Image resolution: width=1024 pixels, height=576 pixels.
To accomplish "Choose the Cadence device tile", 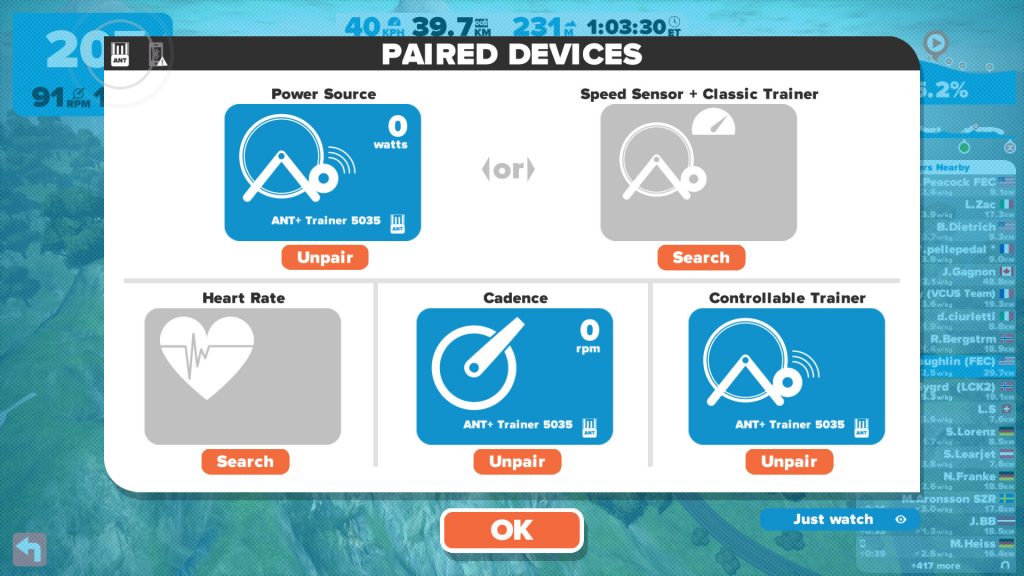I will pyautogui.click(x=514, y=376).
